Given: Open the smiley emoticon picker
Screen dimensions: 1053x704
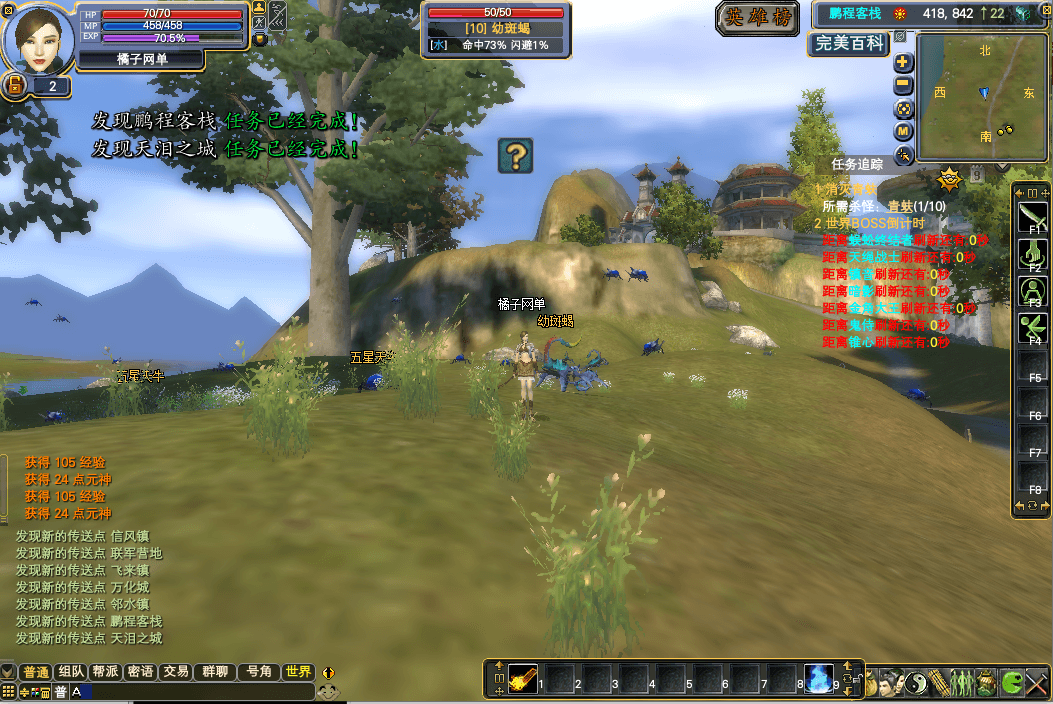Looking at the screenshot, I should (328, 690).
